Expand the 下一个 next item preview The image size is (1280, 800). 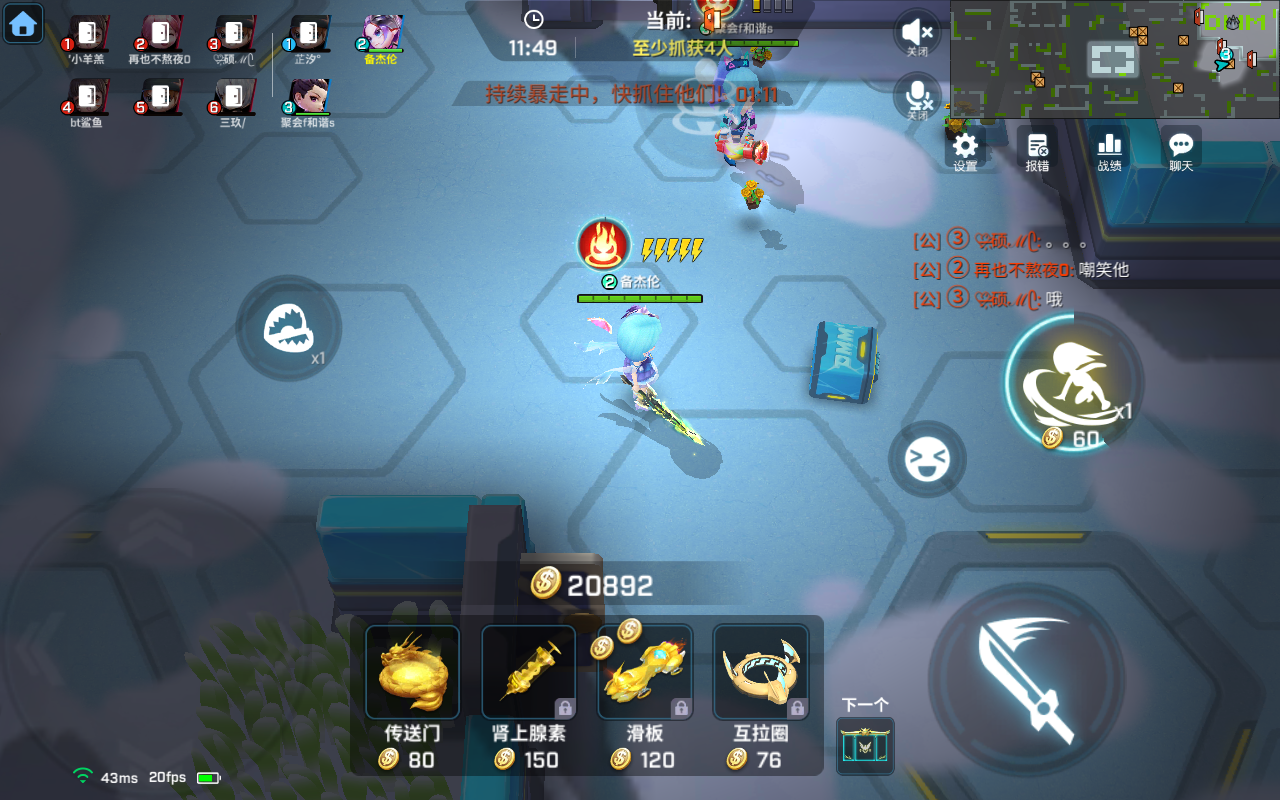(x=865, y=745)
